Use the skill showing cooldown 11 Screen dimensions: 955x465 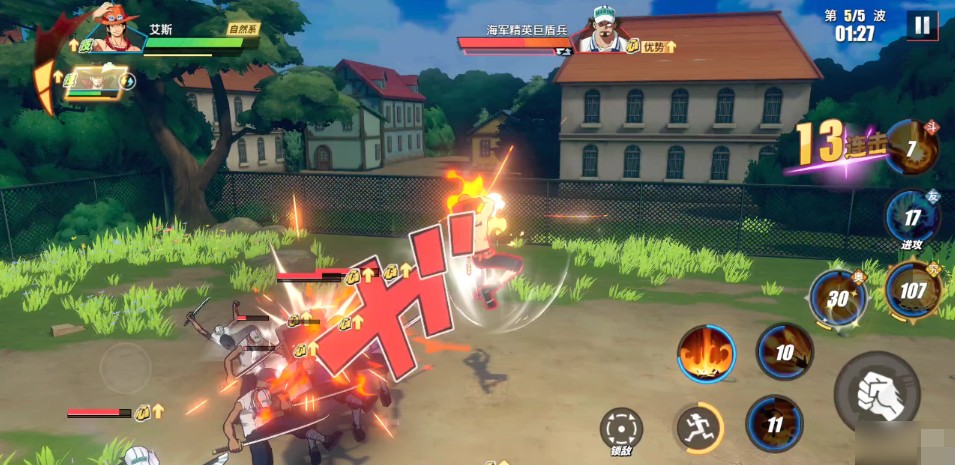pos(774,423)
